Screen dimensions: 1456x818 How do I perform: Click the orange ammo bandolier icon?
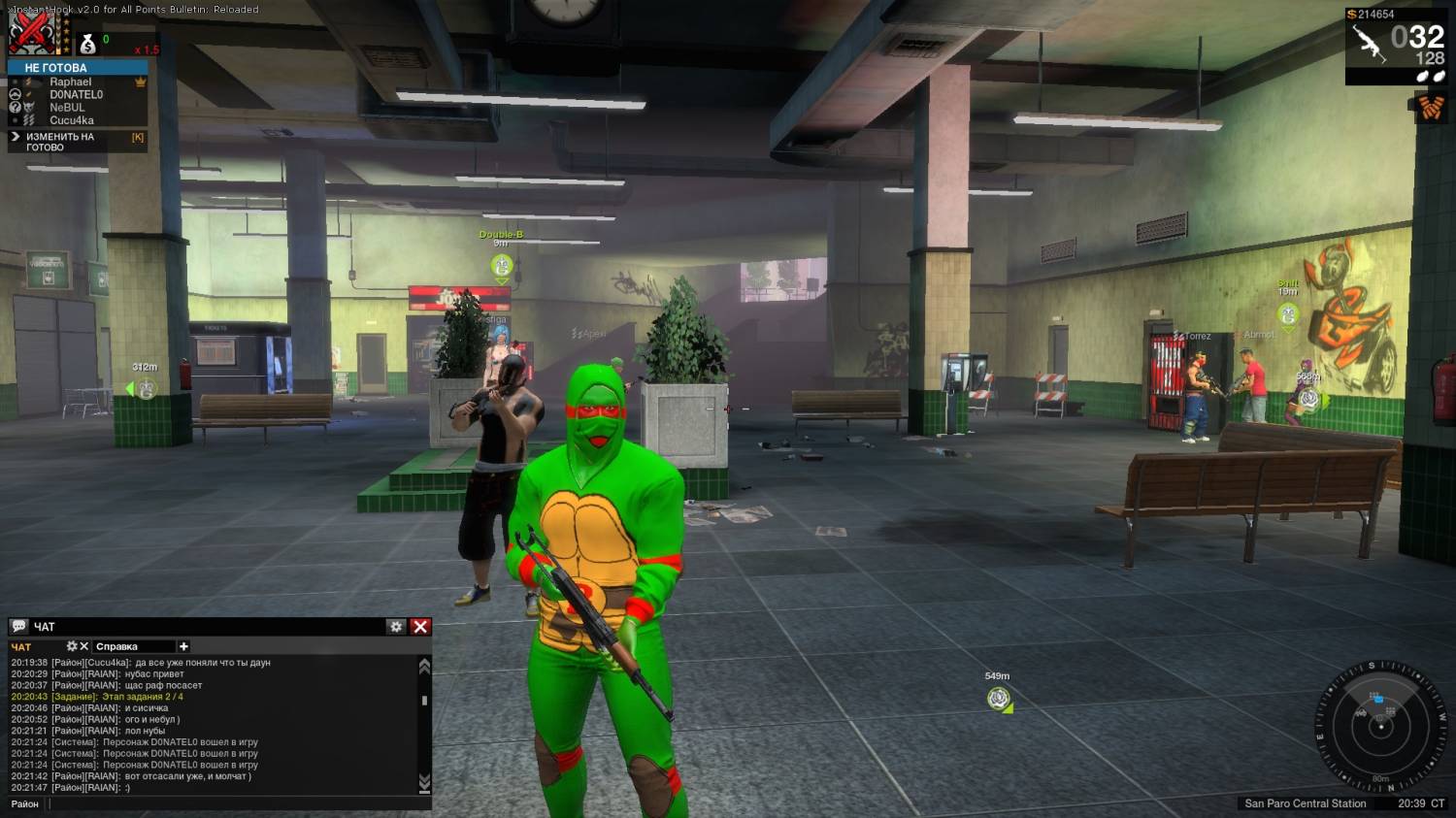point(1431,107)
